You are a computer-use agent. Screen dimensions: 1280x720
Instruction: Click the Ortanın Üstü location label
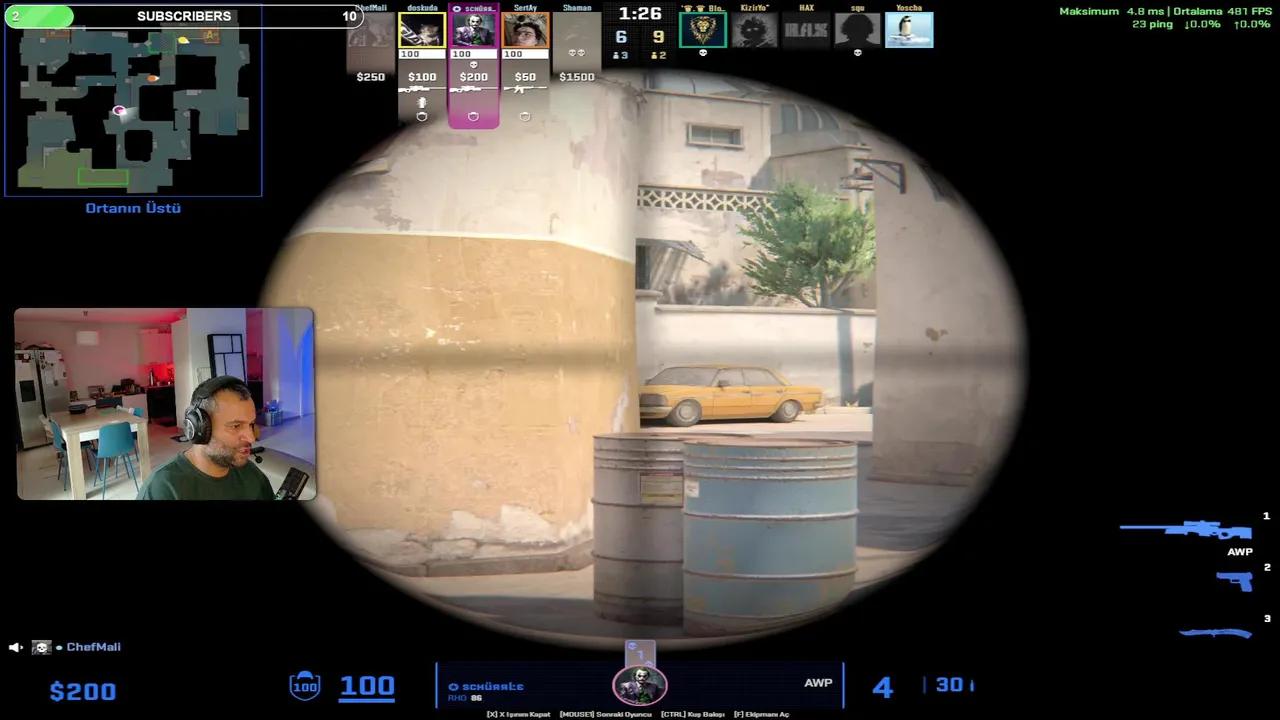pos(132,208)
